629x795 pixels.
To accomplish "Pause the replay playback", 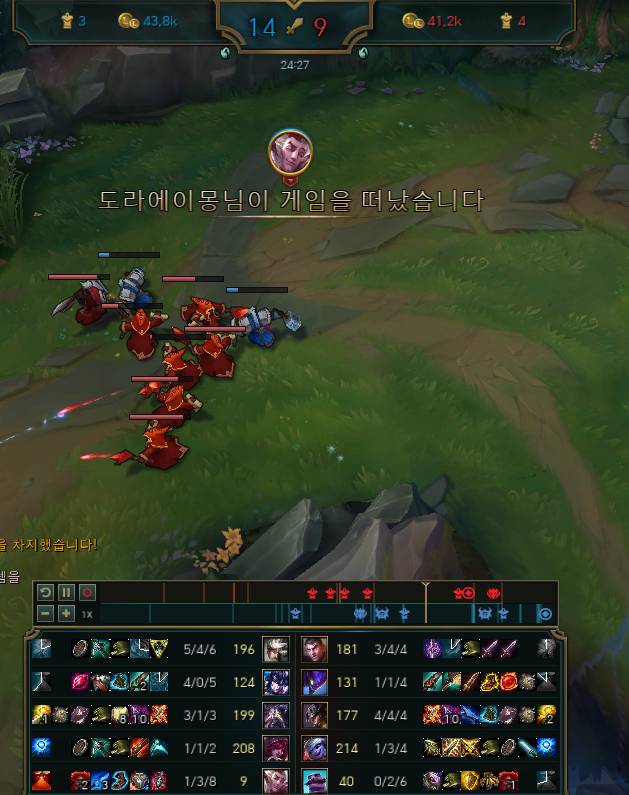I will click(66, 592).
